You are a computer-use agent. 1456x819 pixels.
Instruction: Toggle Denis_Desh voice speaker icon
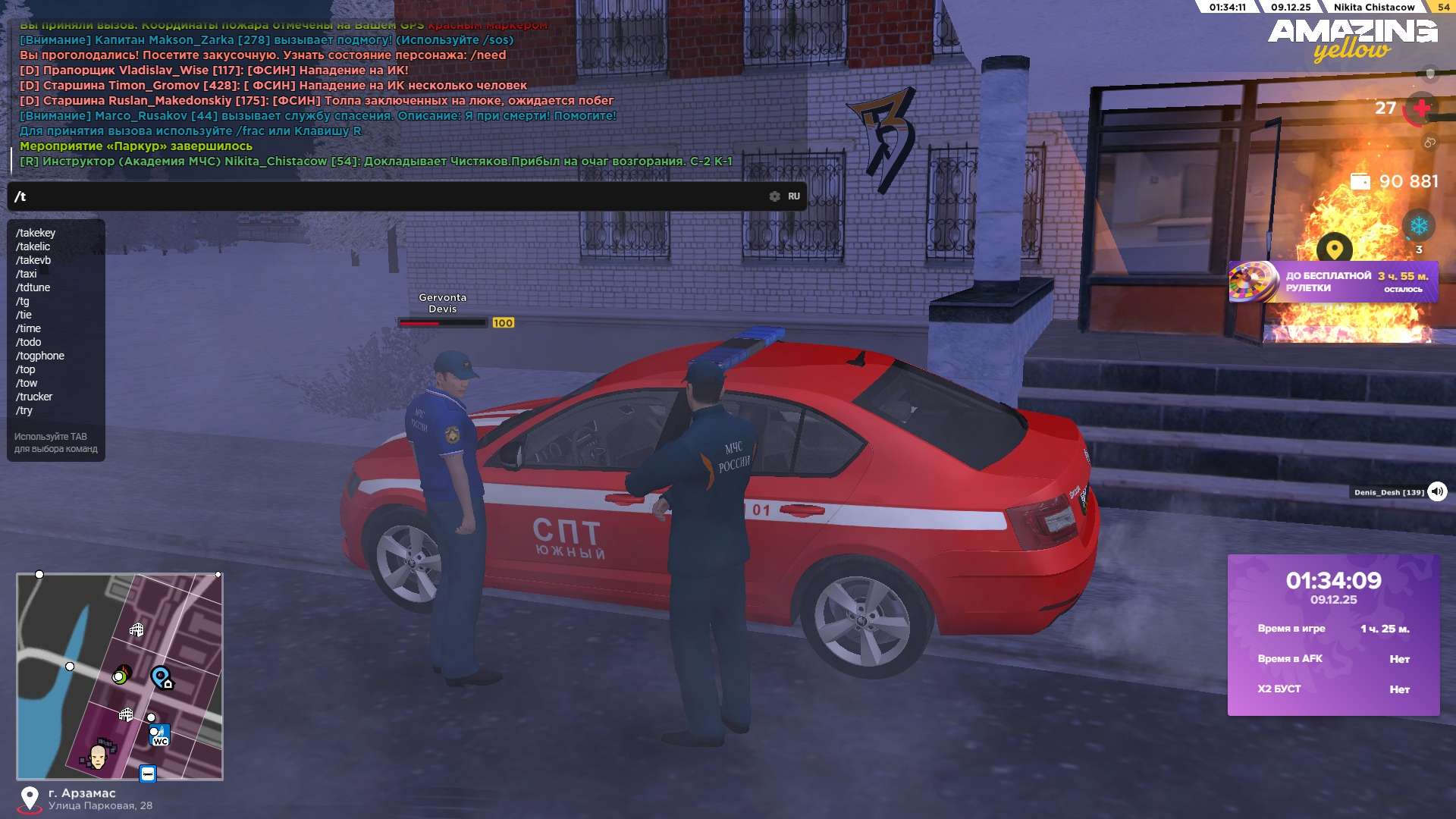pos(1437,492)
